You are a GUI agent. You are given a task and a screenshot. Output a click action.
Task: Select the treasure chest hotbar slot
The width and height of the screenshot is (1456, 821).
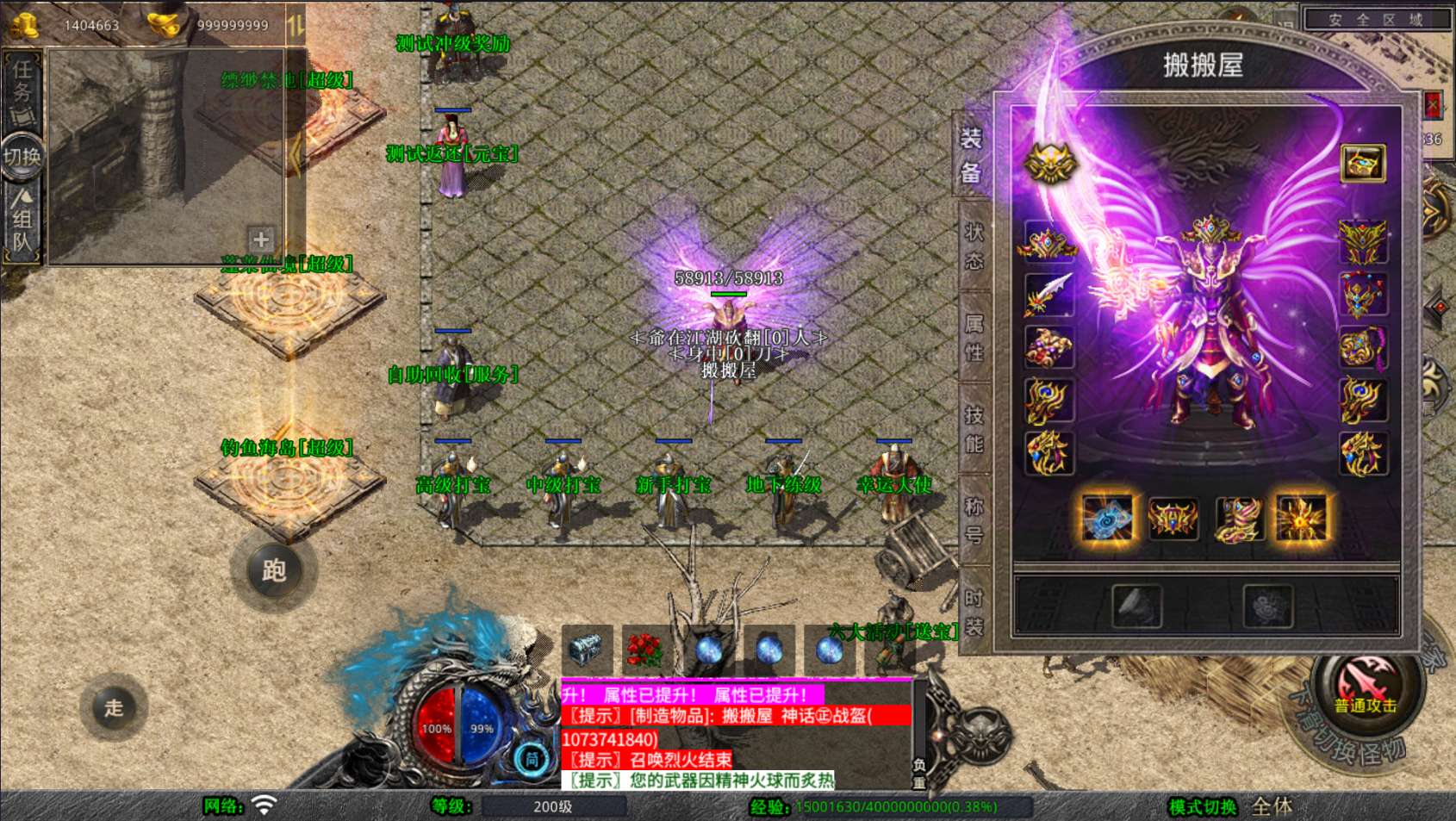(586, 650)
